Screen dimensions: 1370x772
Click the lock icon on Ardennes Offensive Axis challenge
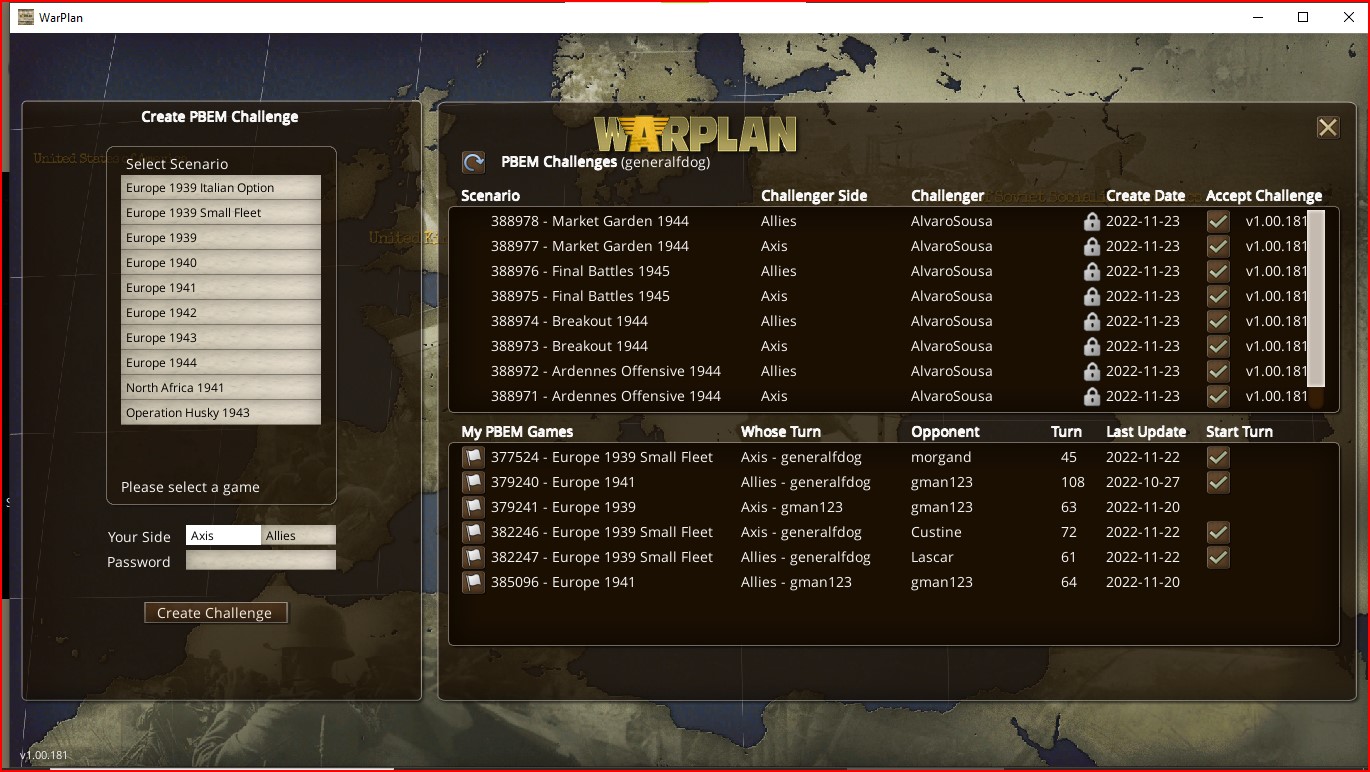[1091, 395]
